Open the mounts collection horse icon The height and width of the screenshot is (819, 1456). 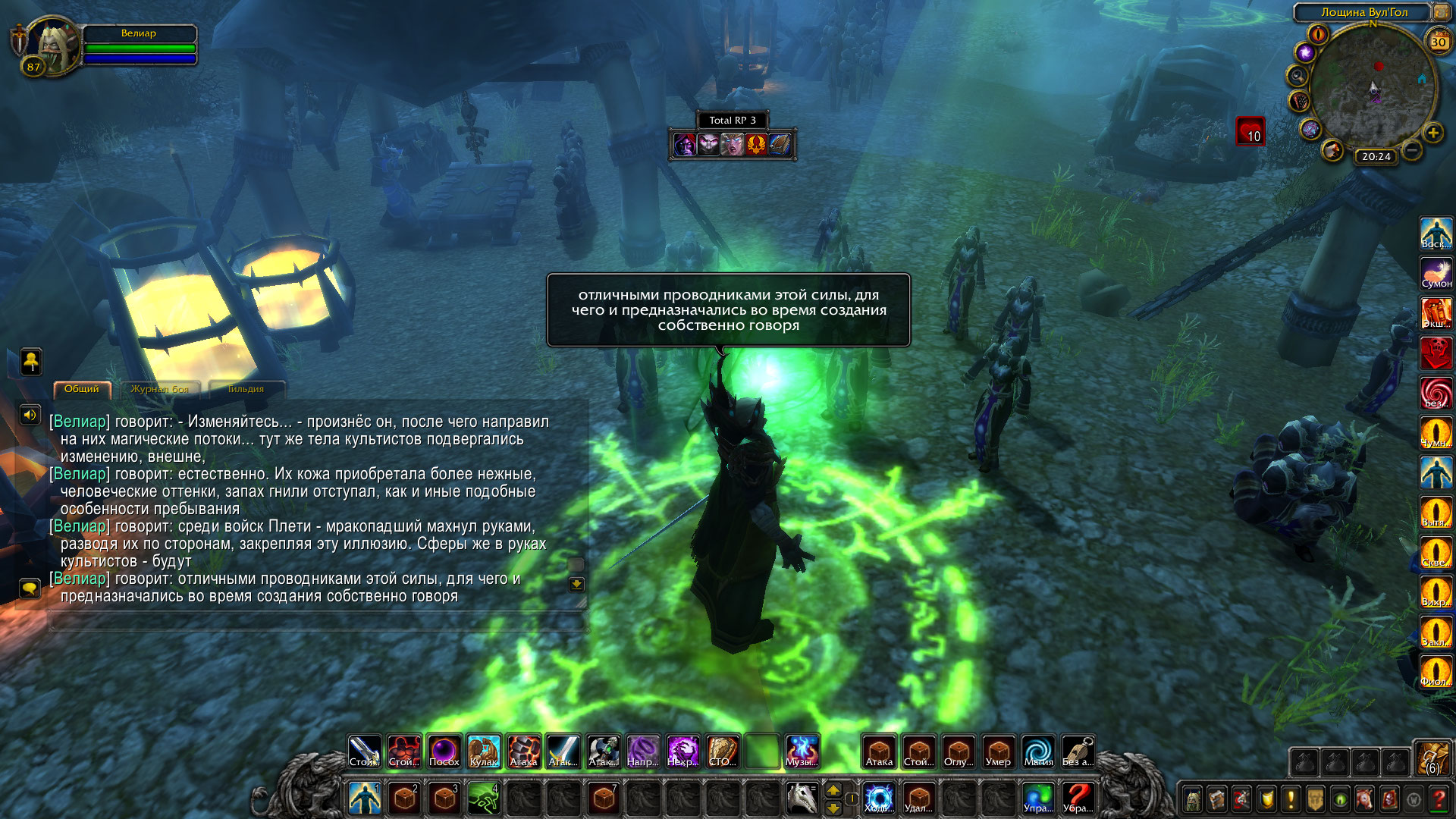click(x=1364, y=799)
